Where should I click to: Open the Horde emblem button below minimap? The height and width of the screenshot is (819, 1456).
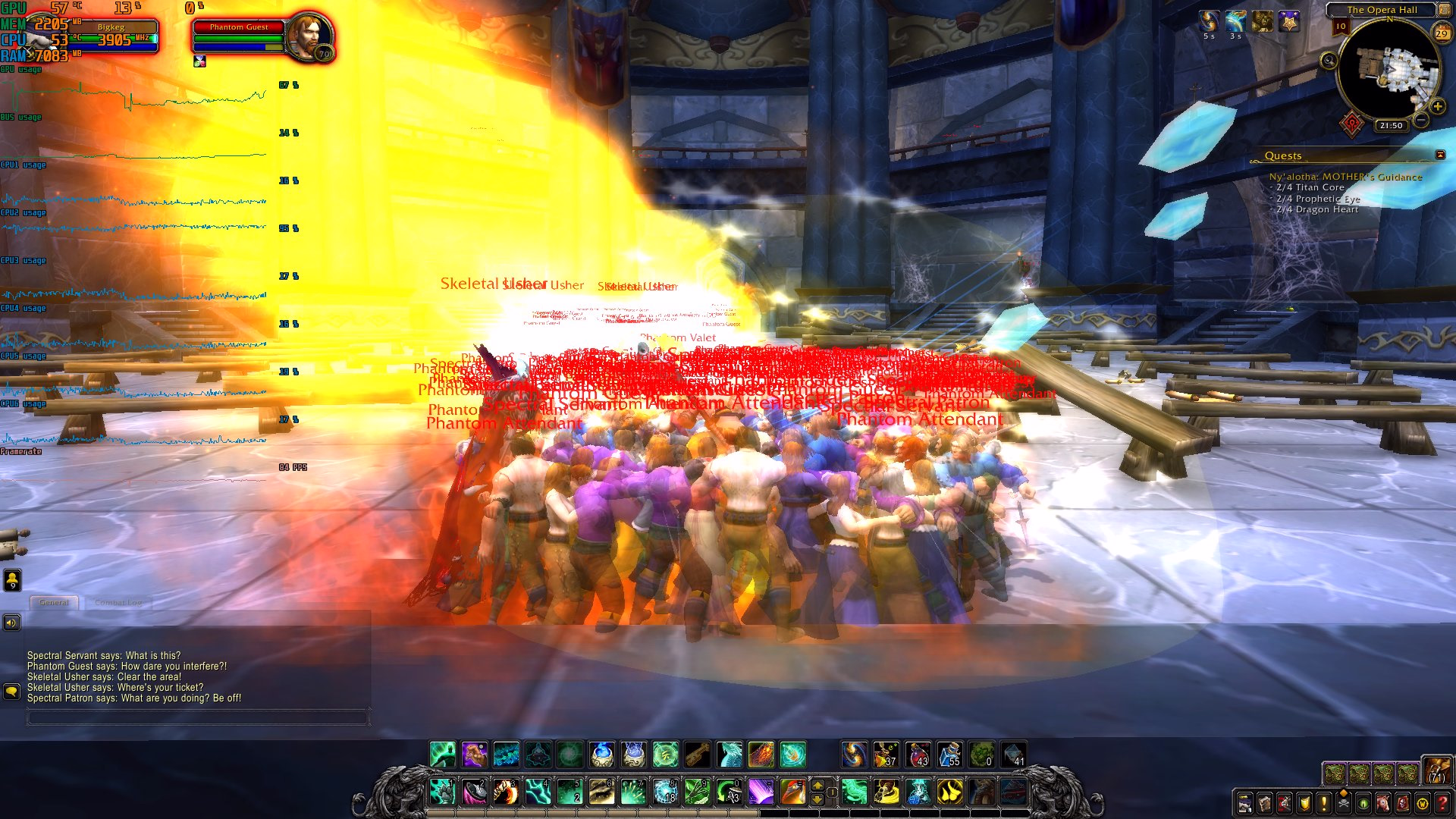point(1352,123)
